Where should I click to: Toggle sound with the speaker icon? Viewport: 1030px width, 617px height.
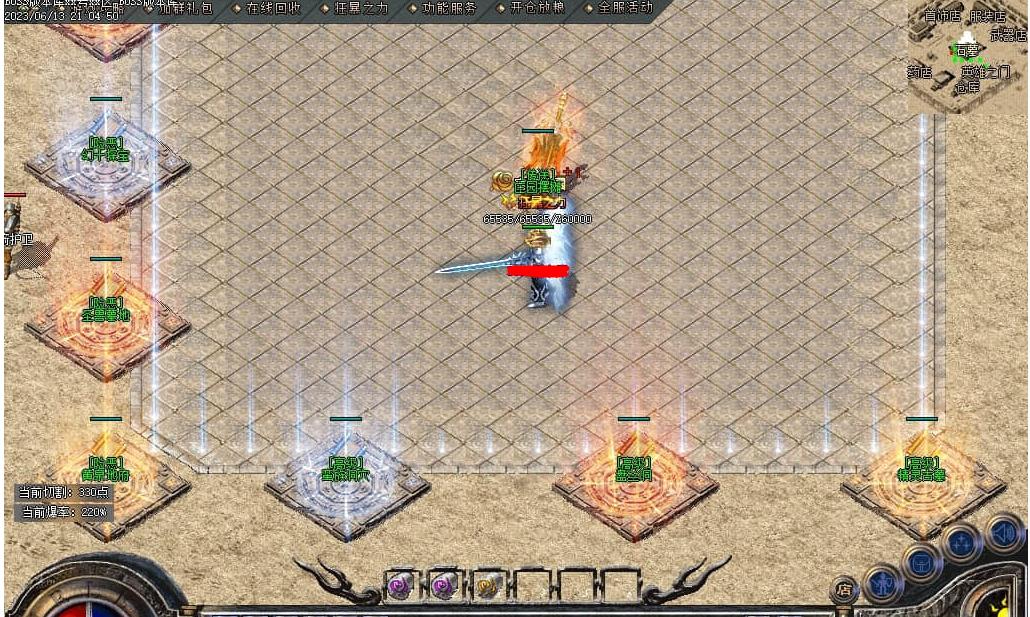pyautogui.click(x=1002, y=532)
